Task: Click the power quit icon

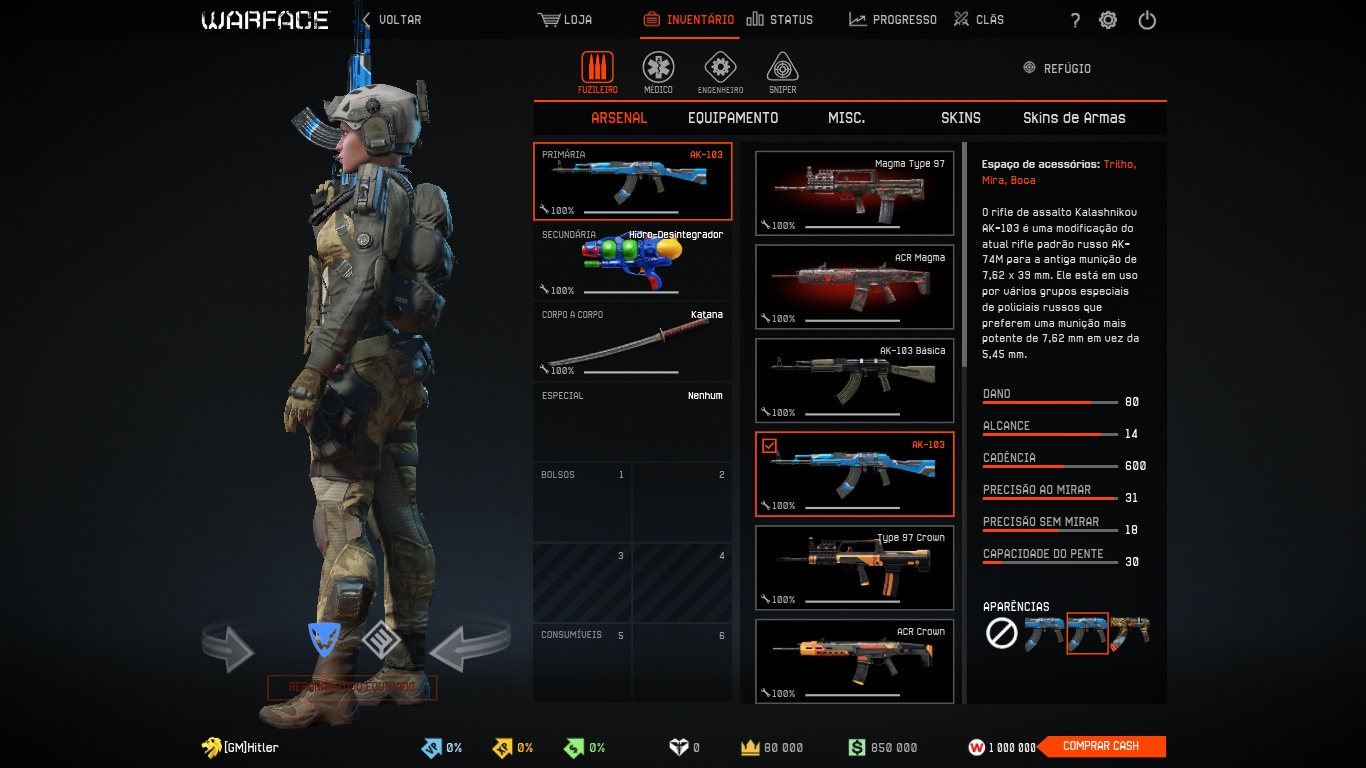Action: click(x=1147, y=20)
